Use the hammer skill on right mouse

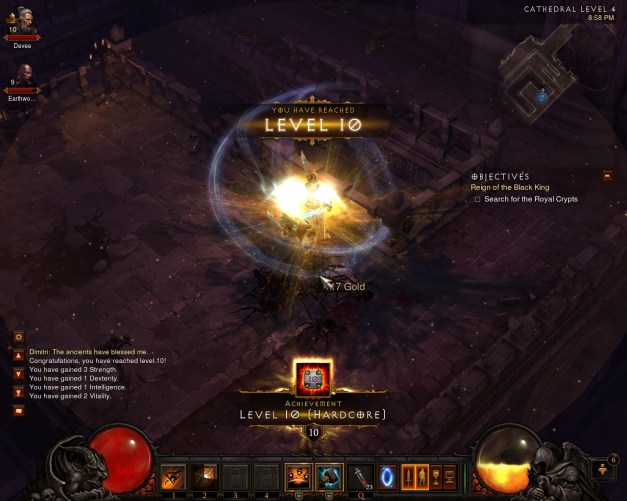[328, 477]
